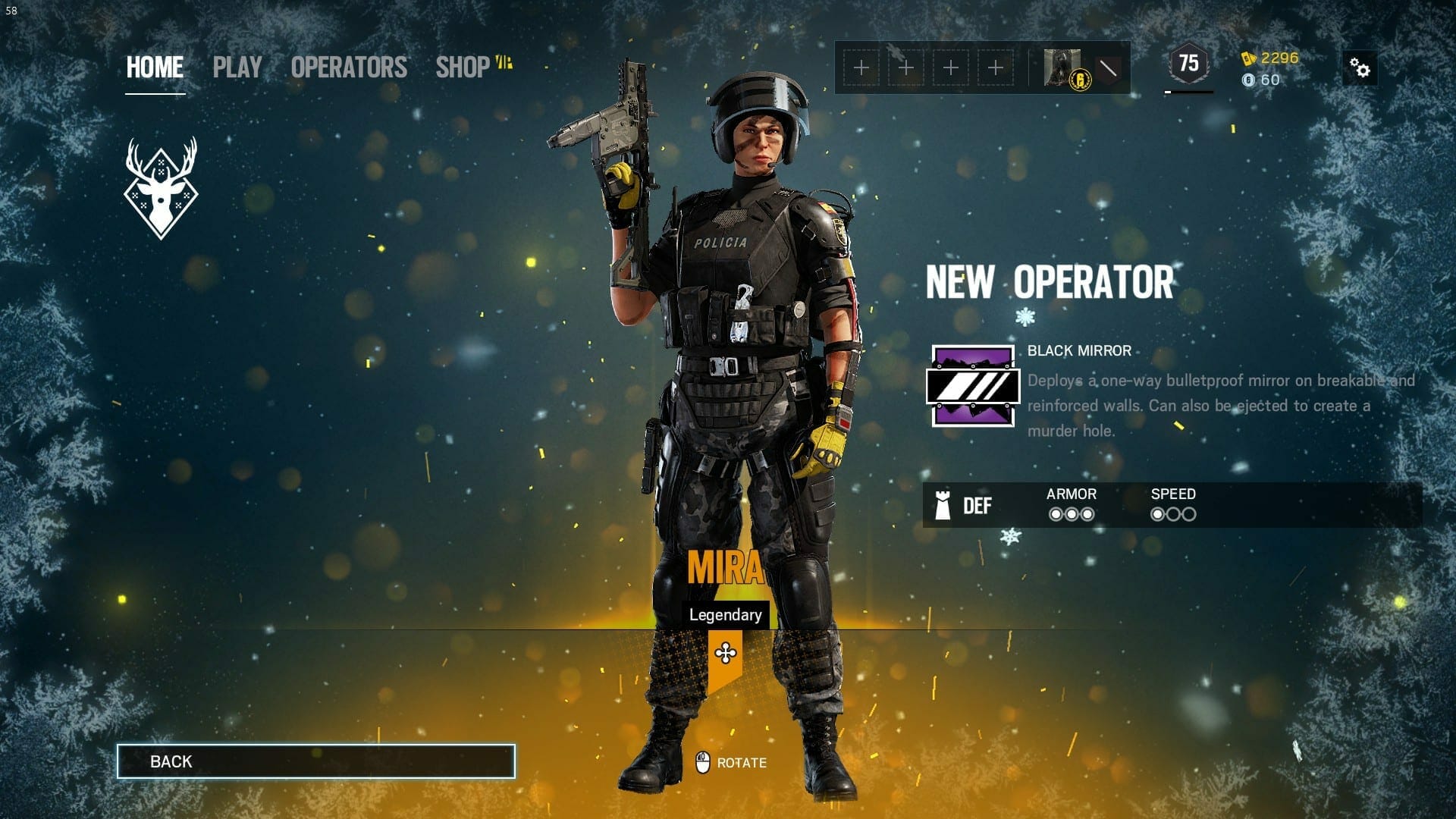Screen dimensions: 1456x819
Task: Click the renown currency amount 2296
Action: [x=1279, y=58]
